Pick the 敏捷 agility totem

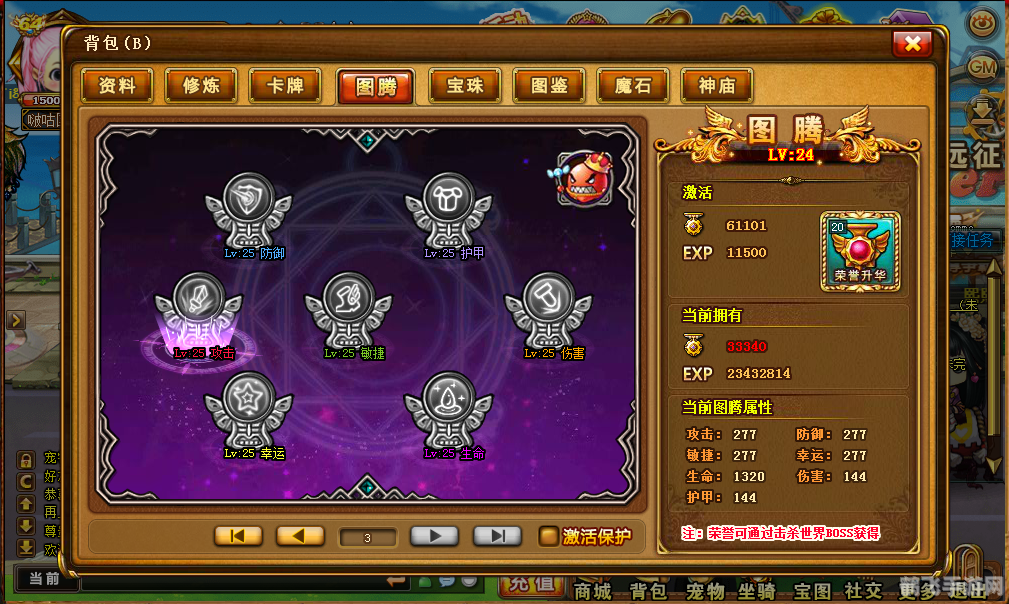347,311
